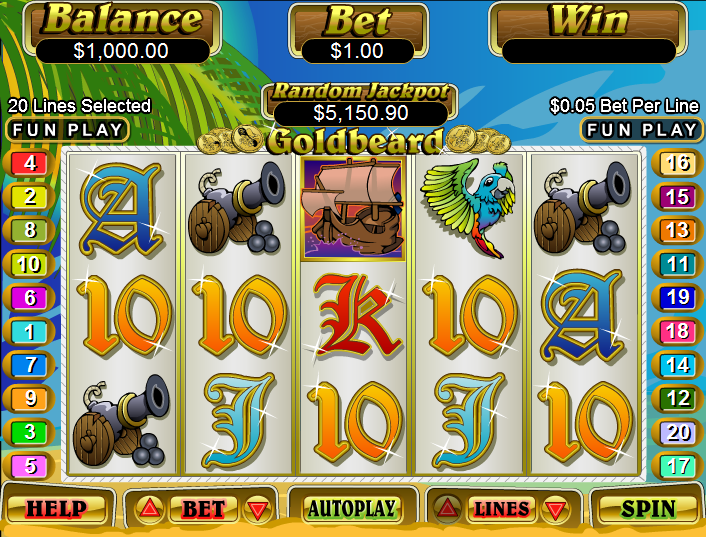Open the HELP screen
The height and width of the screenshot is (537, 706).
point(56,509)
